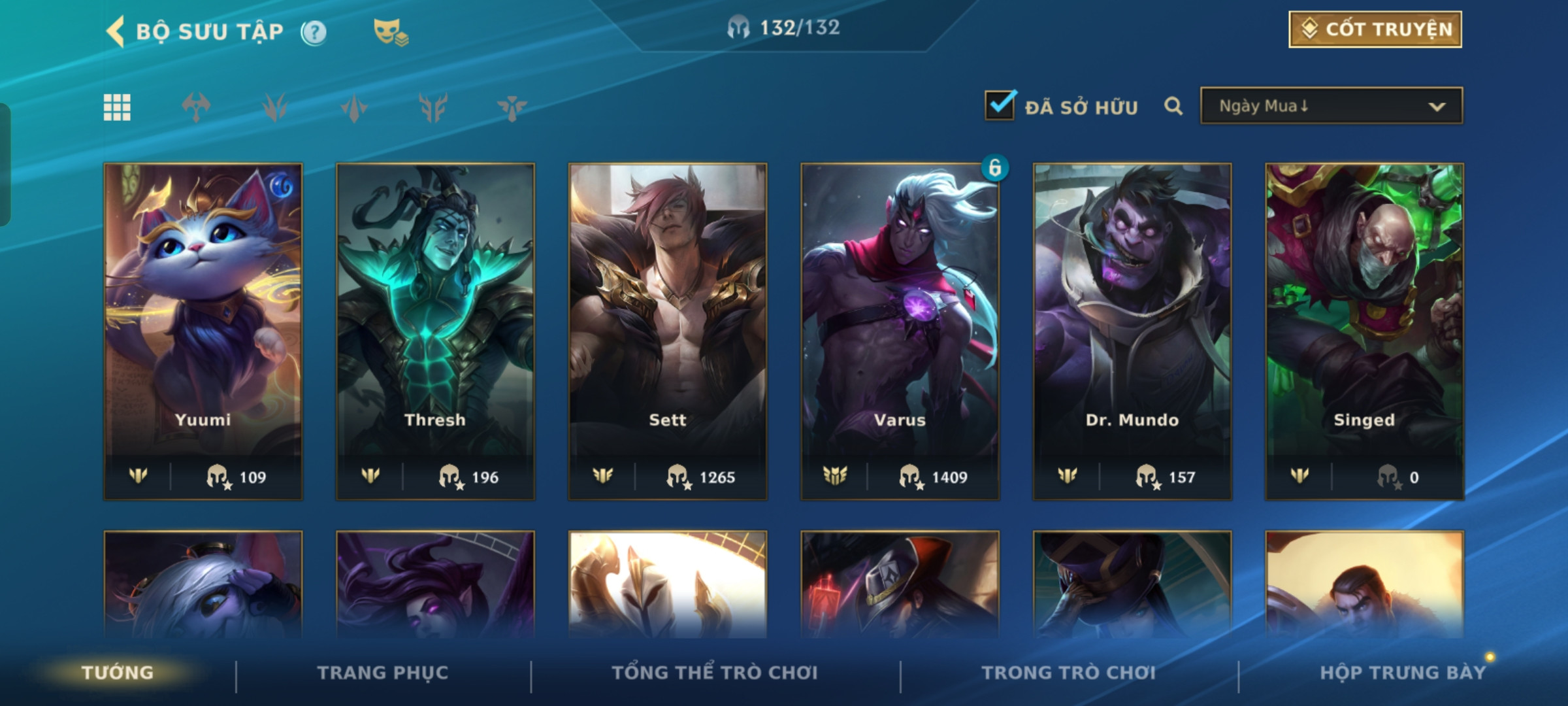The image size is (1568, 706).
Task: Open the question mark help icon
Action: (x=314, y=32)
